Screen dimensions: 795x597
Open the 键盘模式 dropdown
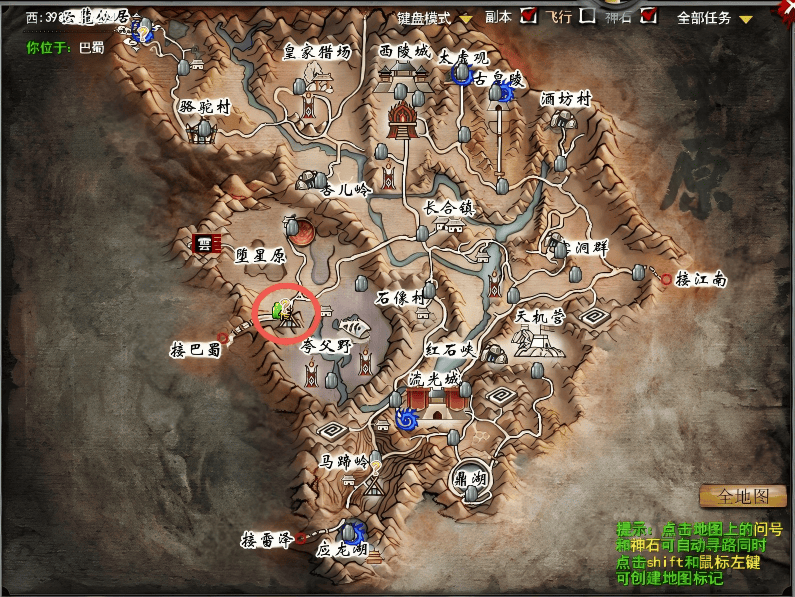coord(466,19)
